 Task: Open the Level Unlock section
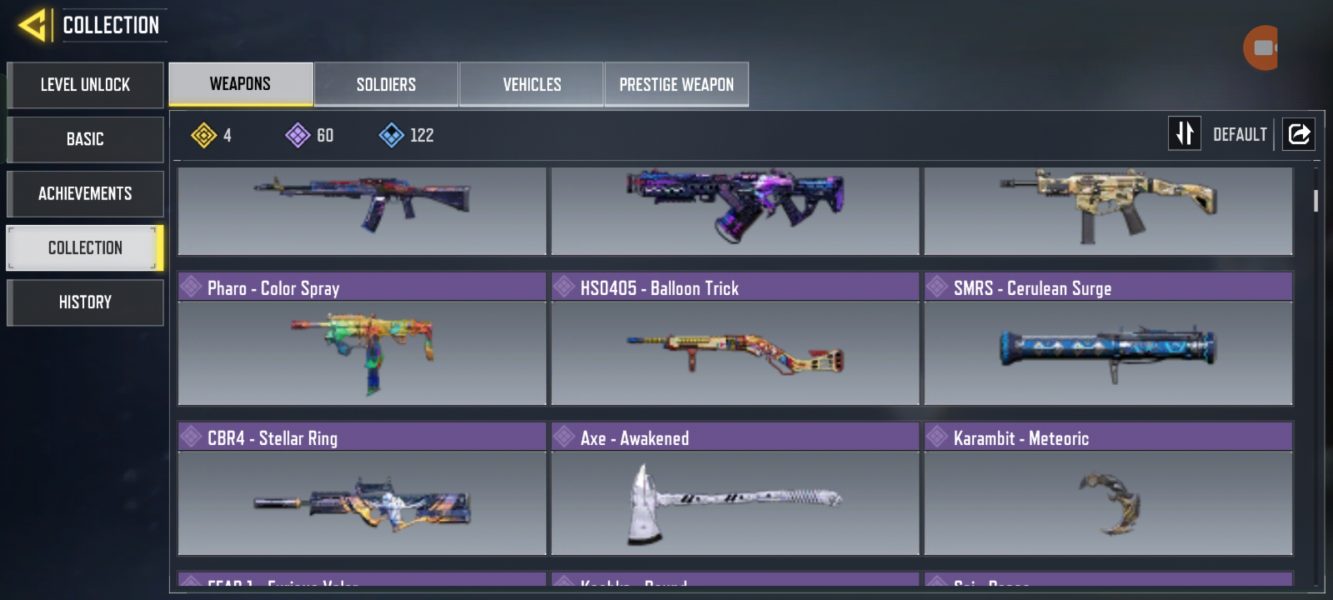click(x=85, y=85)
